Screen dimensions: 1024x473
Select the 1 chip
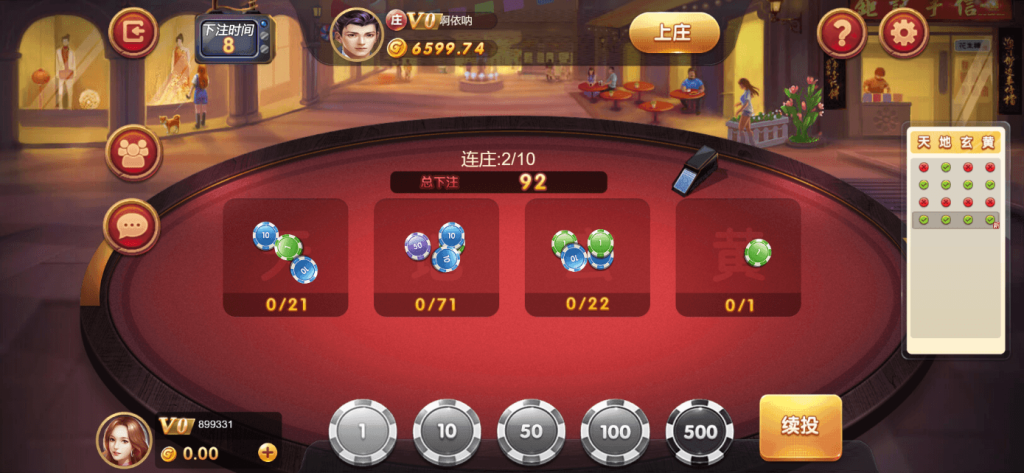tap(363, 431)
